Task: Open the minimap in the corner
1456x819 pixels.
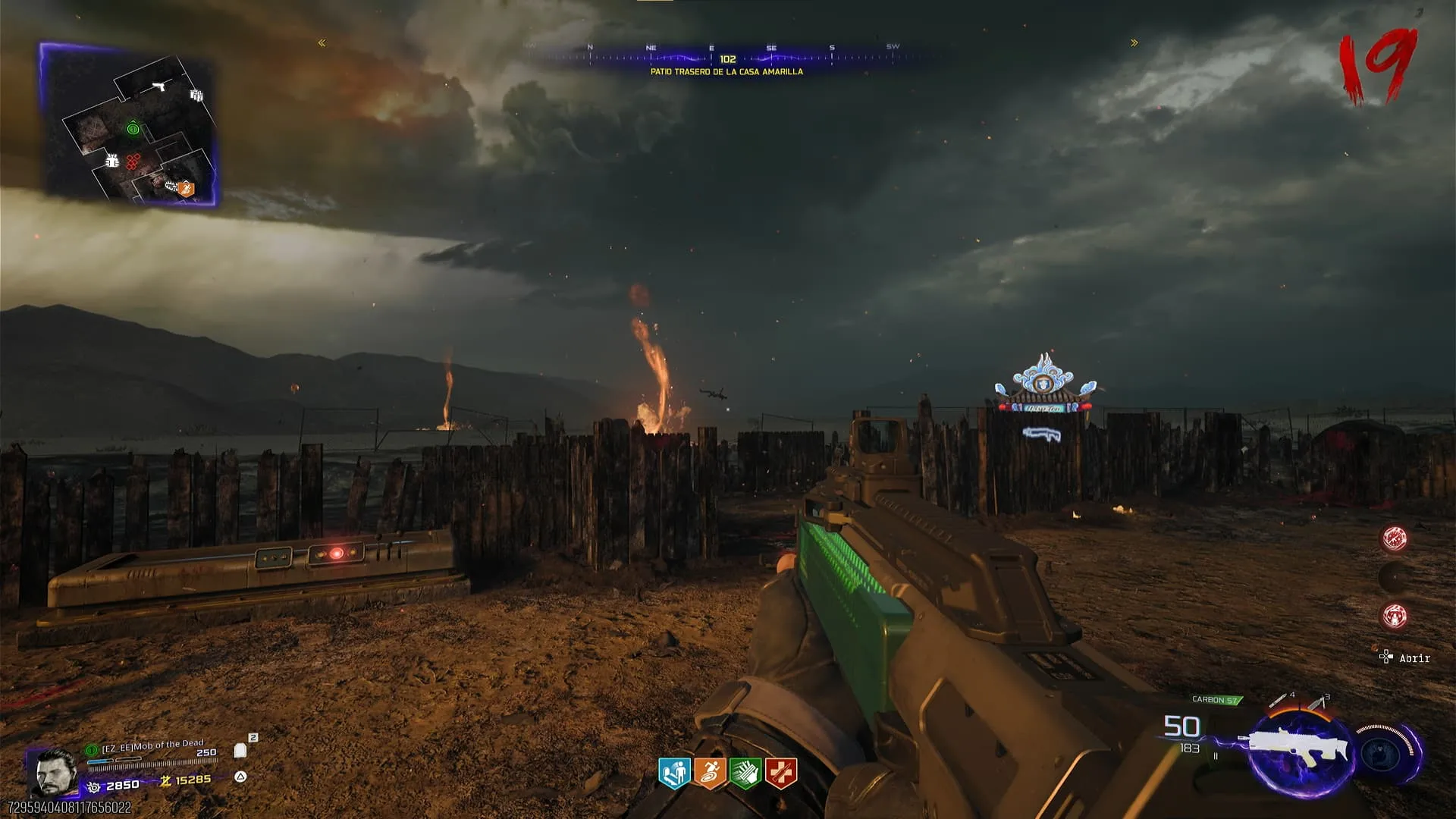Action: point(129,125)
